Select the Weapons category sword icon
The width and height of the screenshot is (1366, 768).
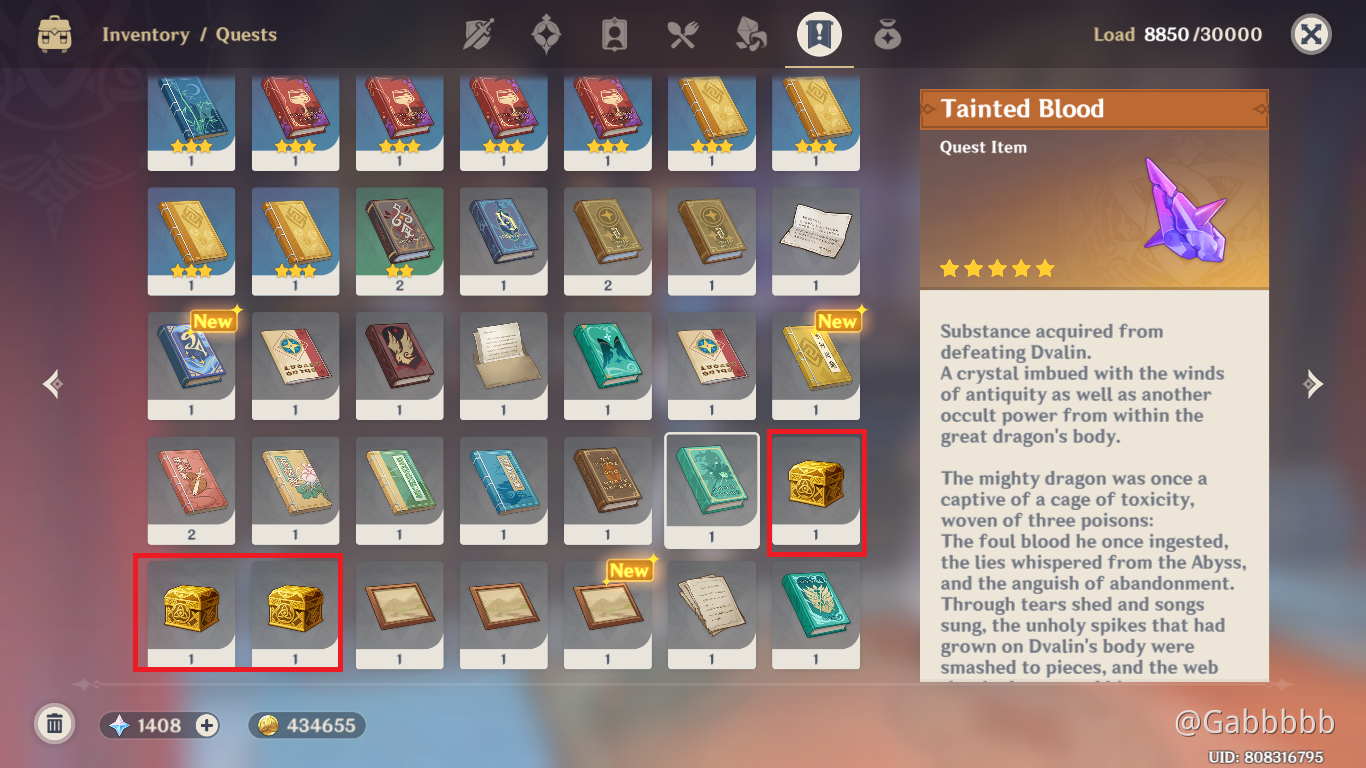(x=477, y=33)
